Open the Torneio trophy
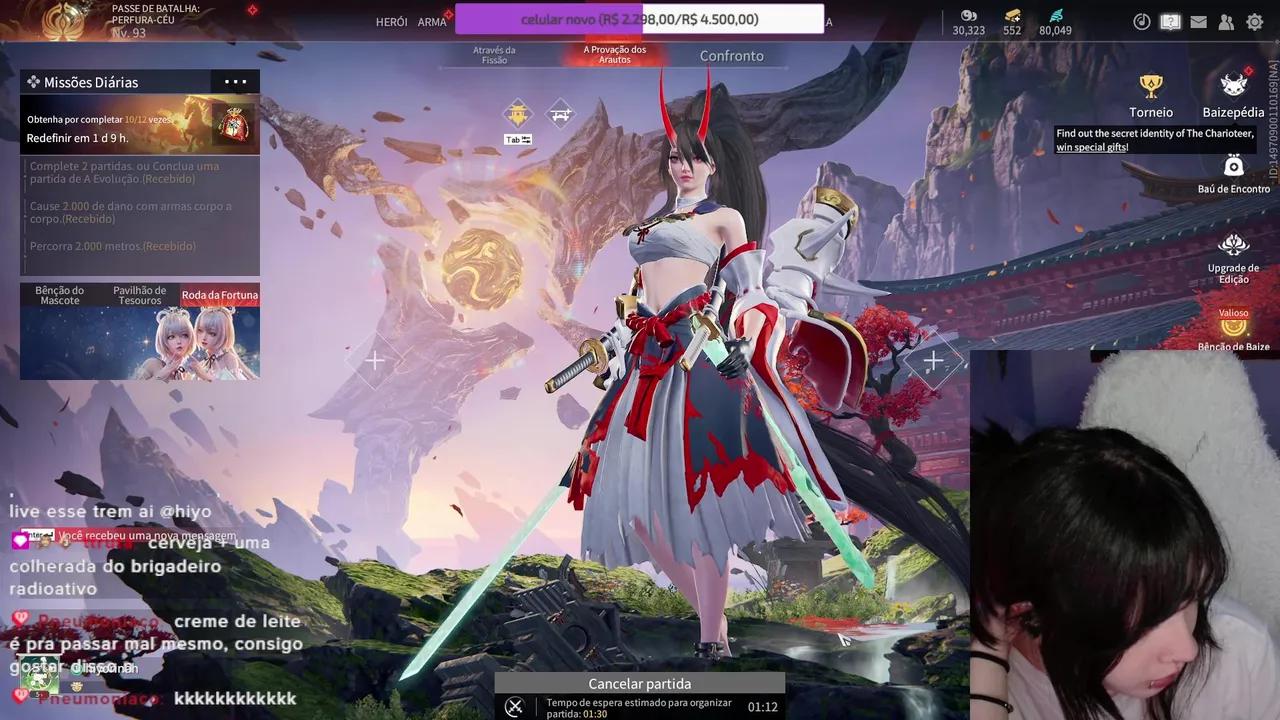This screenshot has width=1280, height=720. click(1151, 96)
